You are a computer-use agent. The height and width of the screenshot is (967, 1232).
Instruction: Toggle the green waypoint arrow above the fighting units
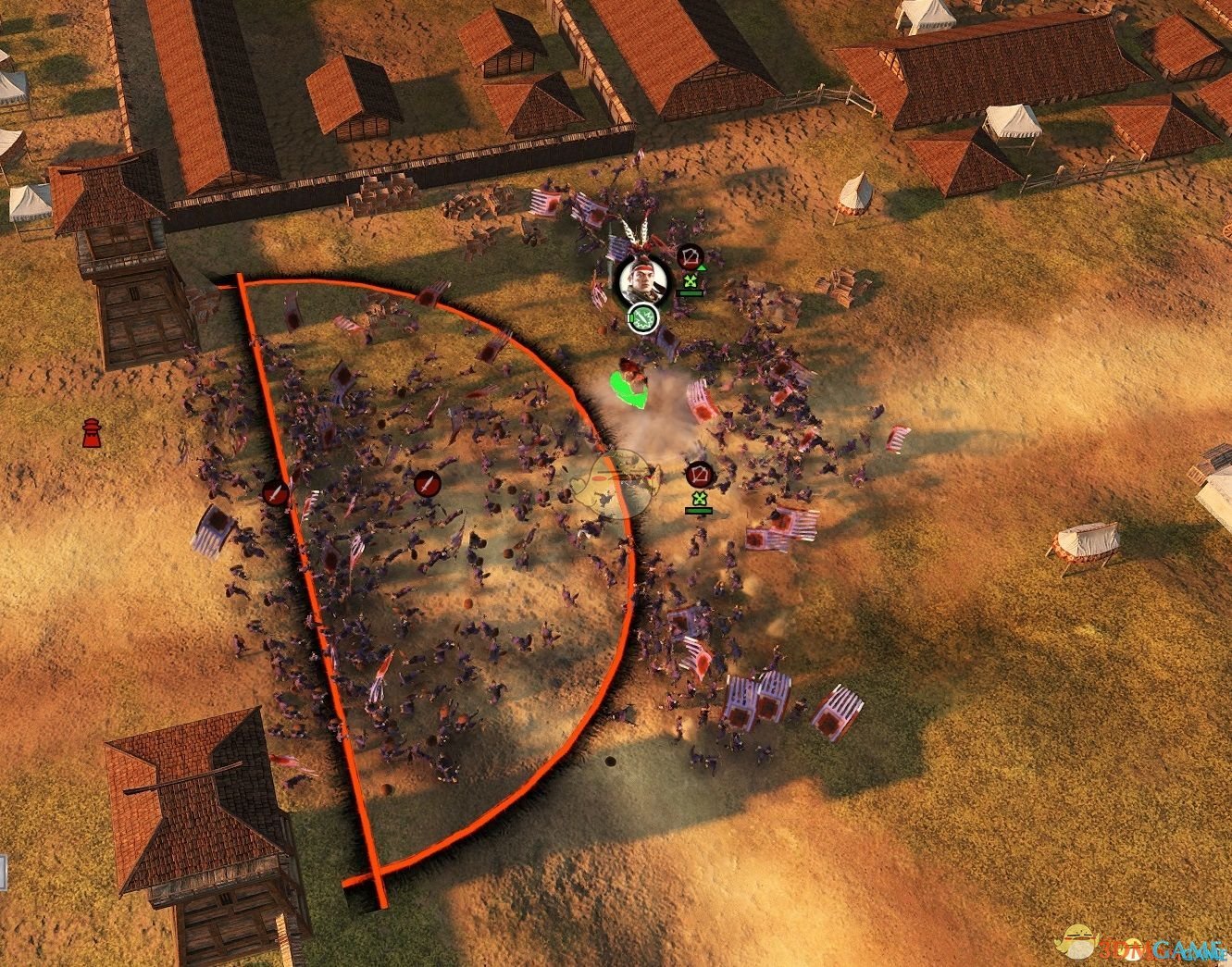[x=629, y=389]
